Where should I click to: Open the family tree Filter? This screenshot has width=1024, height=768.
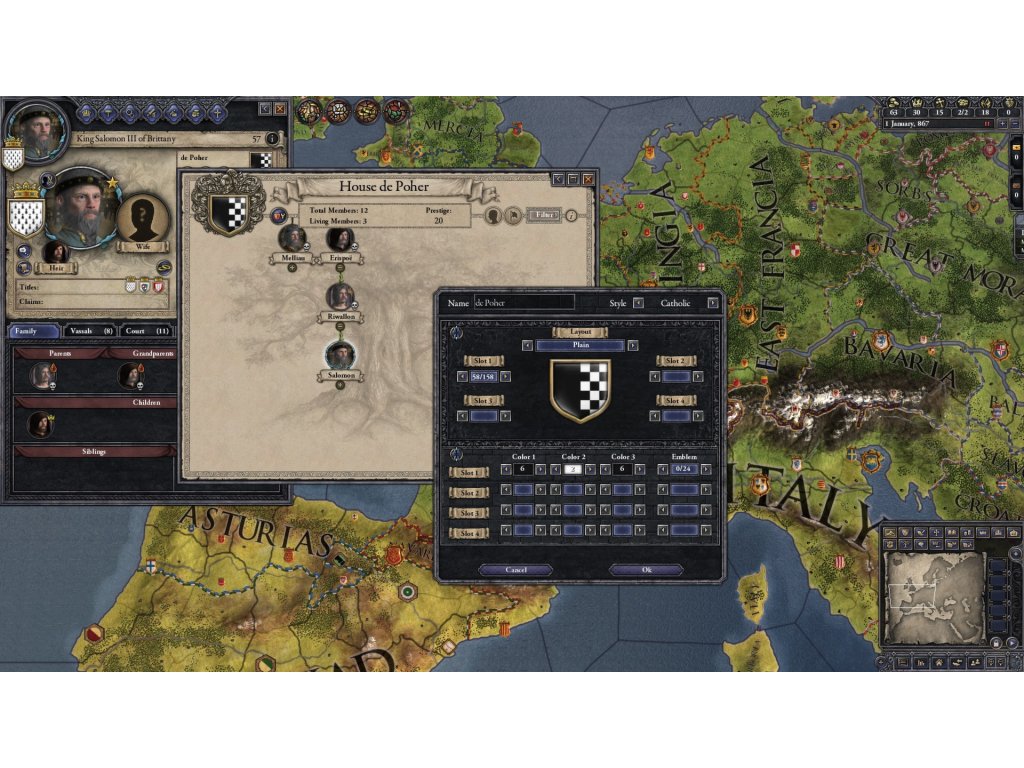click(x=544, y=214)
